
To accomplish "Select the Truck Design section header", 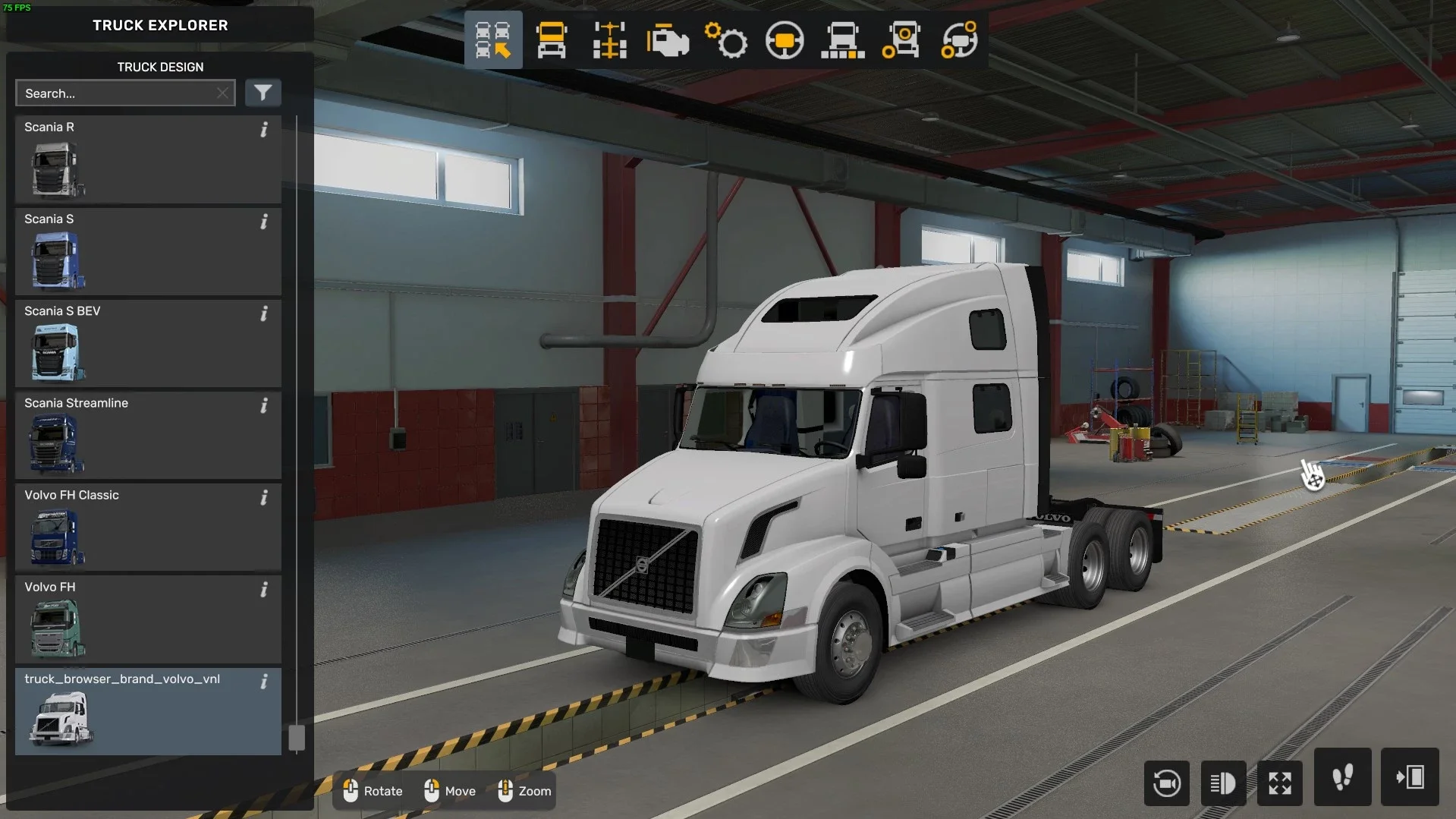I will pos(160,67).
